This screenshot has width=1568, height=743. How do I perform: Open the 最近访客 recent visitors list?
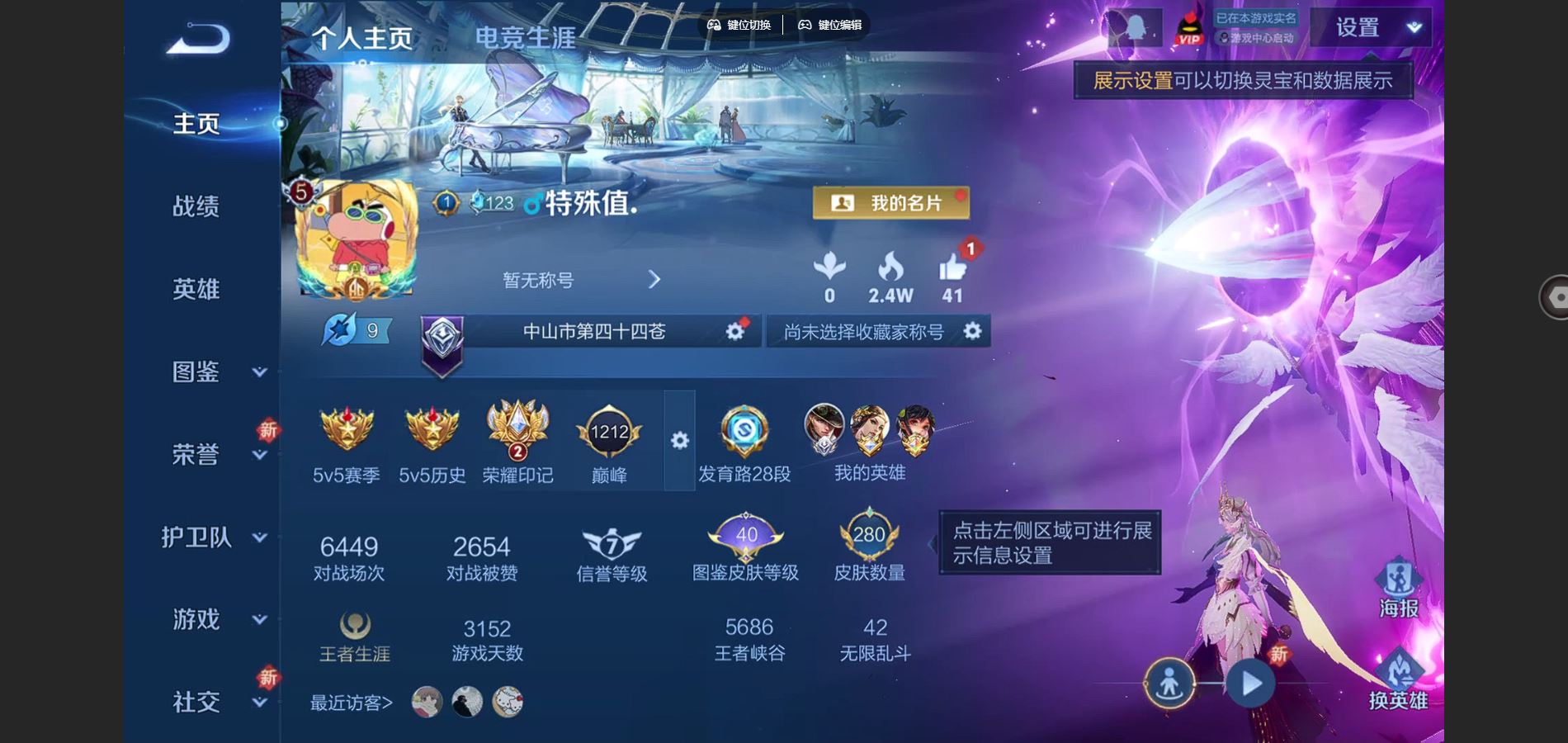[350, 700]
